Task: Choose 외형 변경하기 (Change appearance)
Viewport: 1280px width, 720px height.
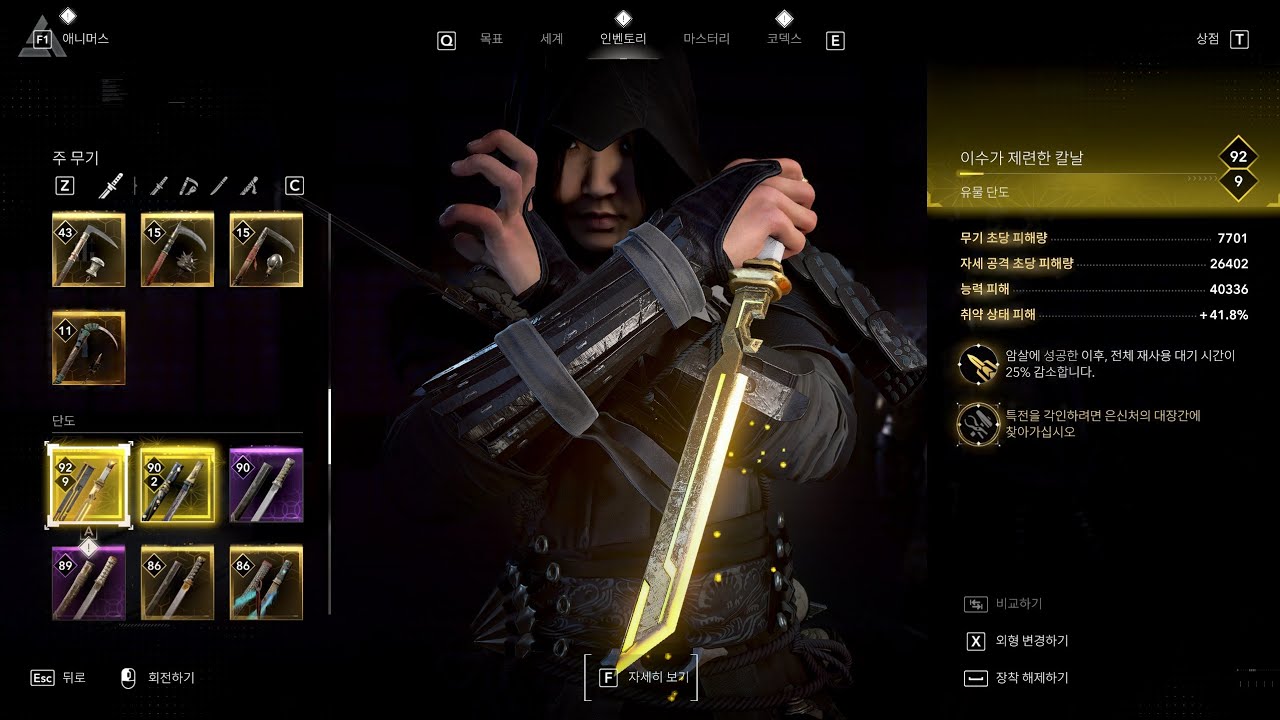Action: click(1031, 641)
